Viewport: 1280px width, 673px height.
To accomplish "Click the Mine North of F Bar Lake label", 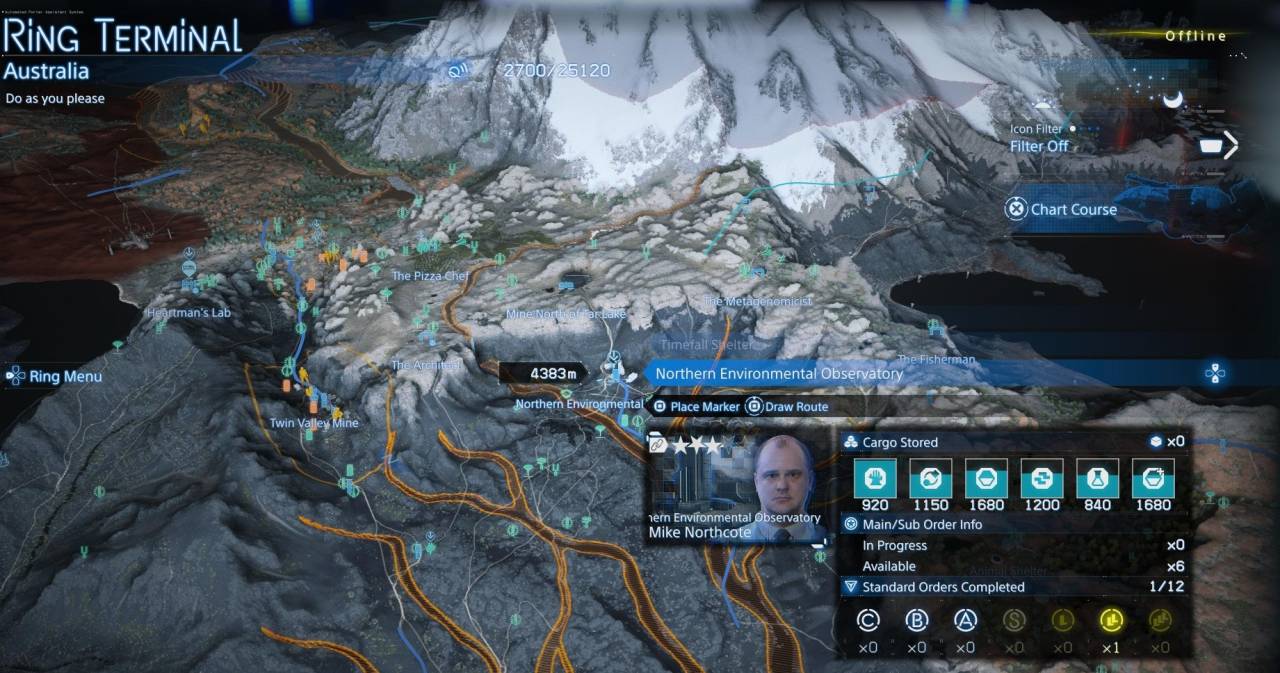I will coord(565,314).
